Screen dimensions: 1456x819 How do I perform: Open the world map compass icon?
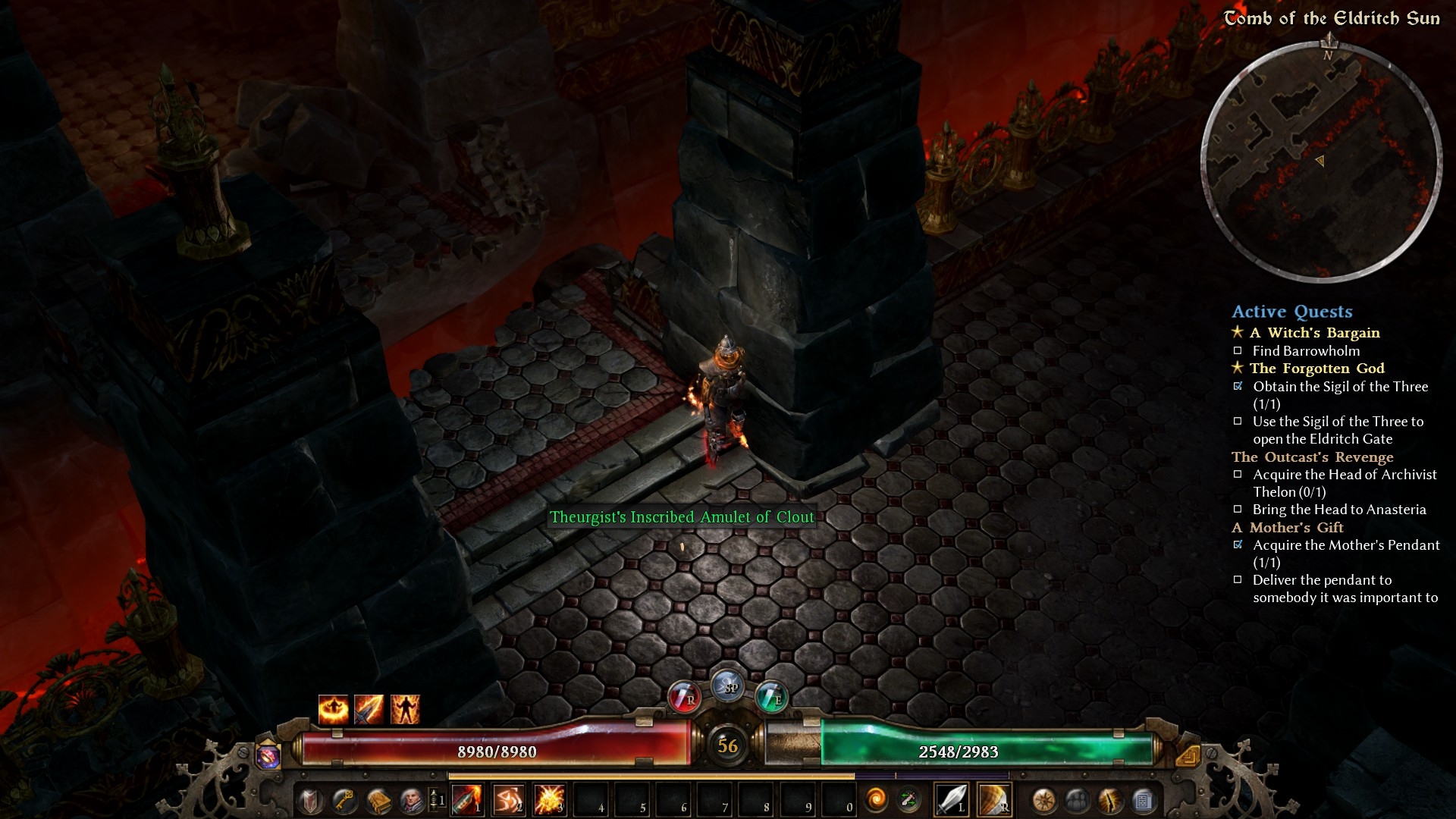tap(1045, 801)
